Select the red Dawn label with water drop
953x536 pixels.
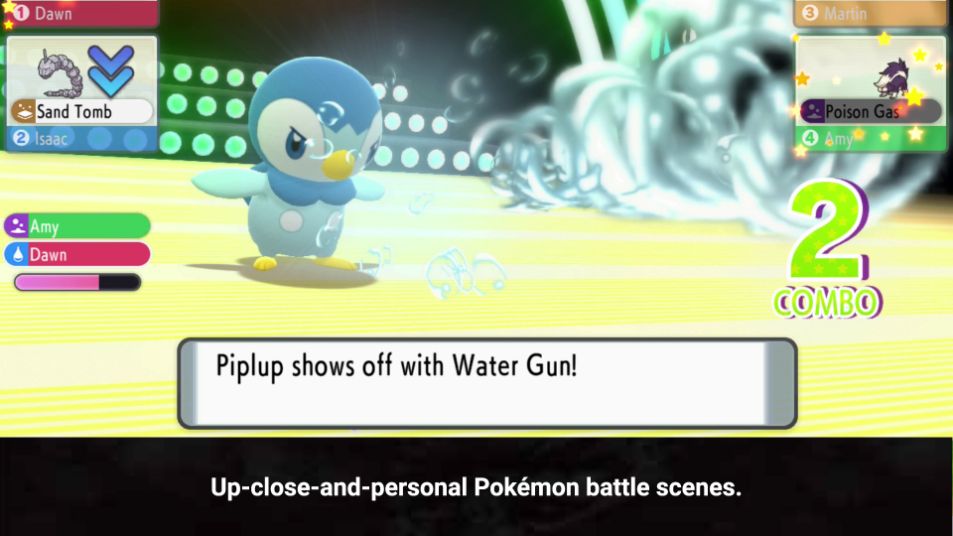[x=77, y=255]
